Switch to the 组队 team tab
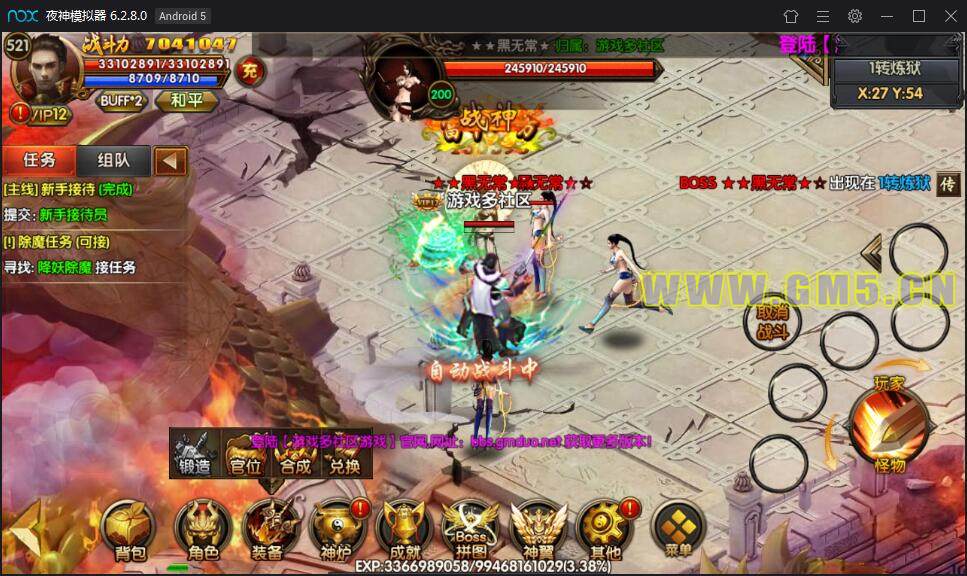Screen dimensions: 967x576 coord(112,160)
